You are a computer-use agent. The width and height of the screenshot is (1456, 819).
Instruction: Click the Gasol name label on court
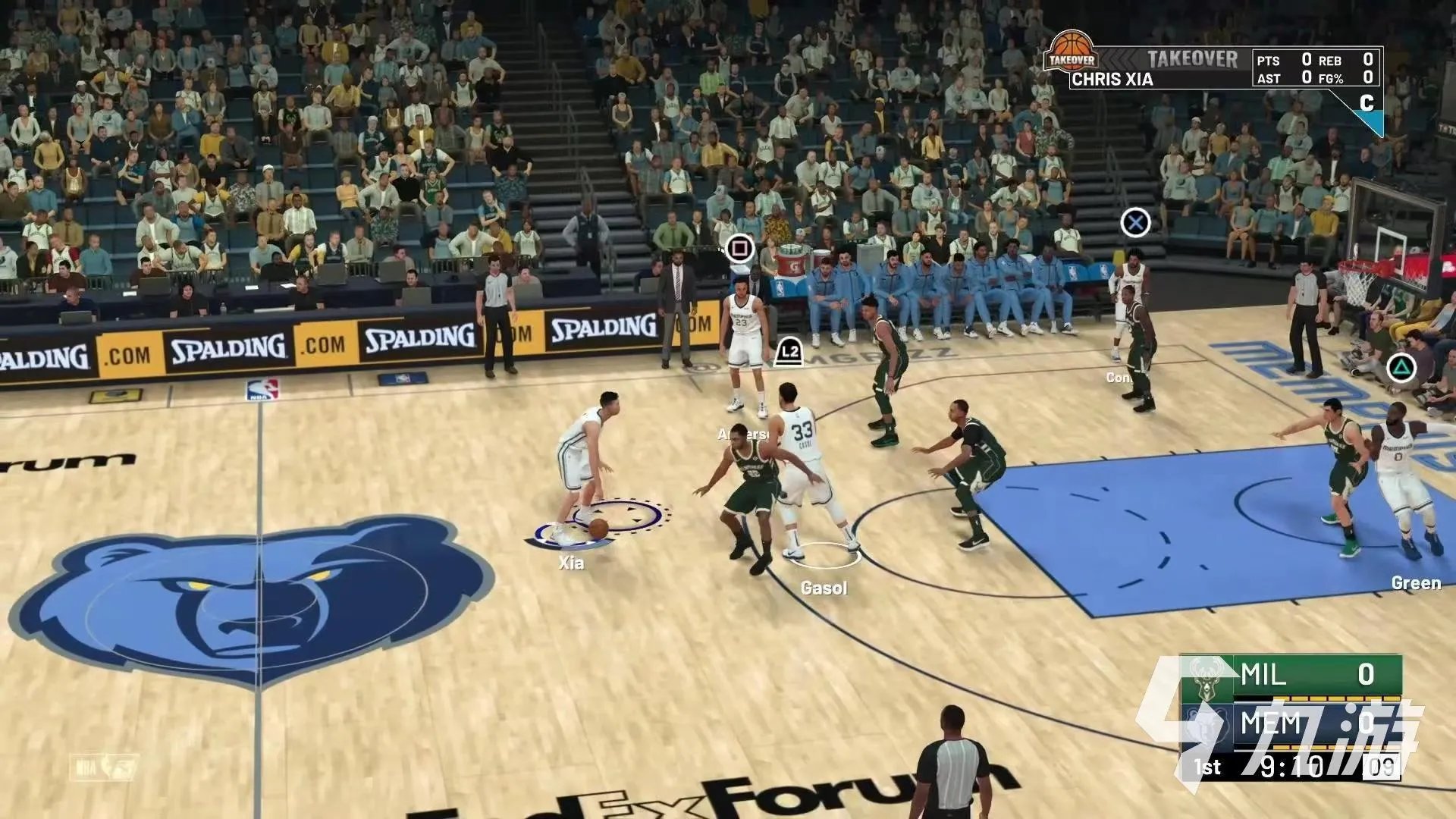[824, 588]
